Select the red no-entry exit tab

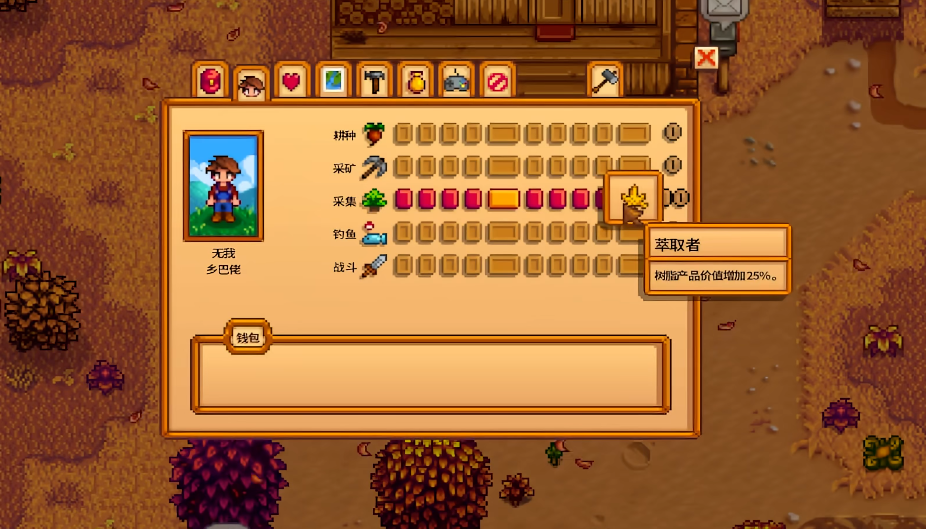coord(497,81)
